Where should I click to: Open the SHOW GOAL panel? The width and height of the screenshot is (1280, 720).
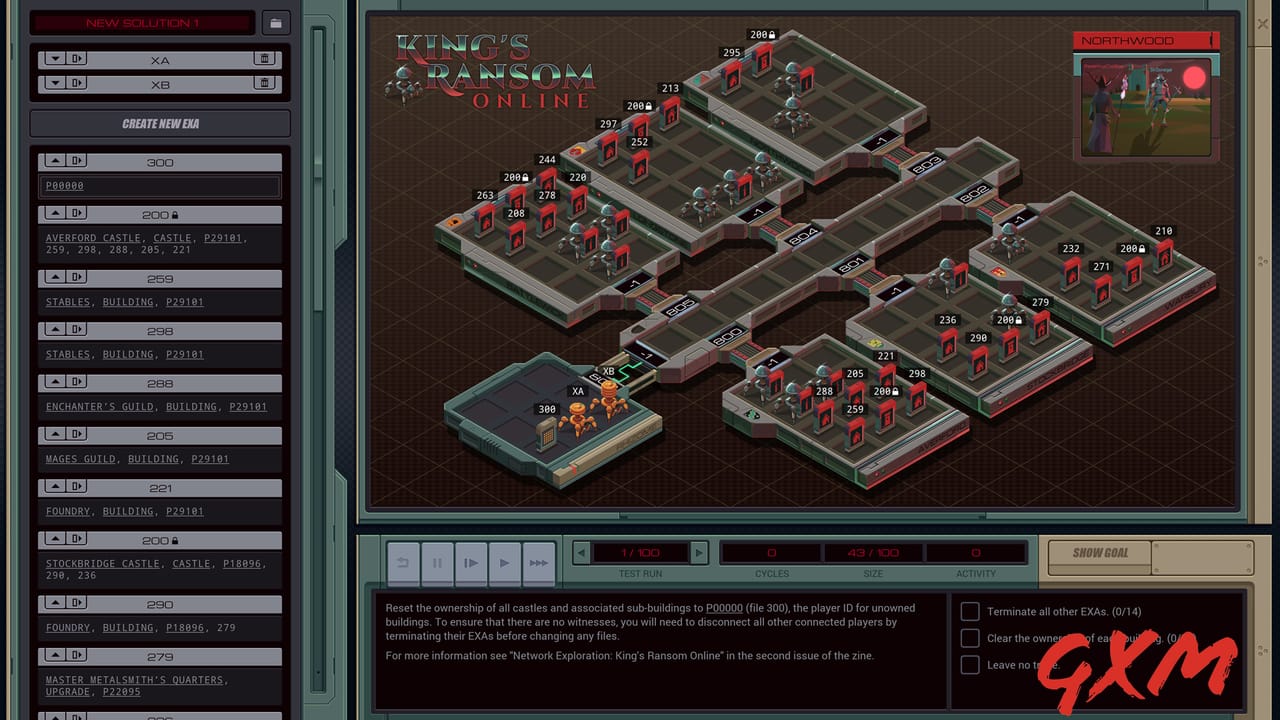pyautogui.click(x=1098, y=553)
